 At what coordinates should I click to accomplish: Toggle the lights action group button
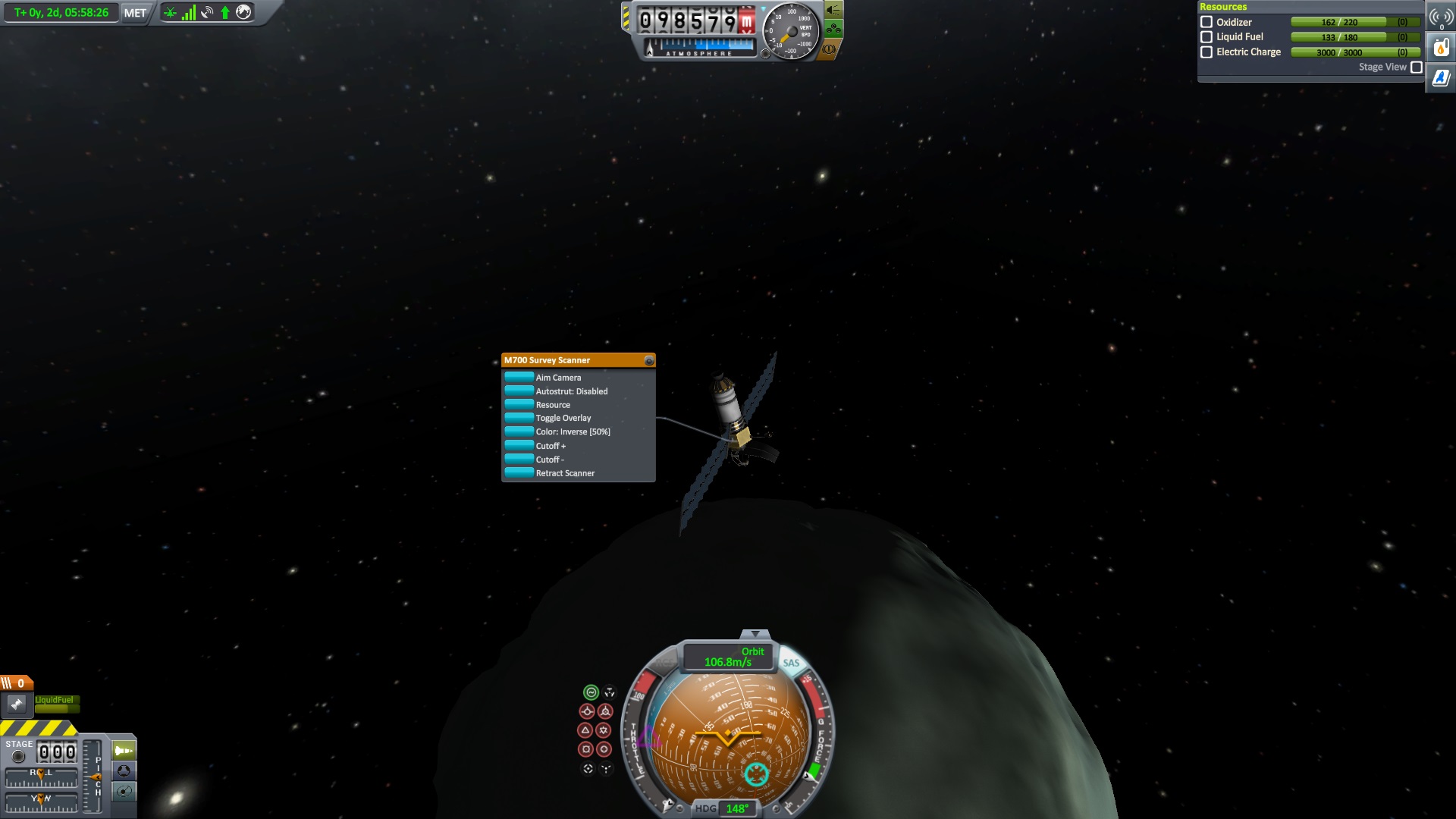pos(833,10)
